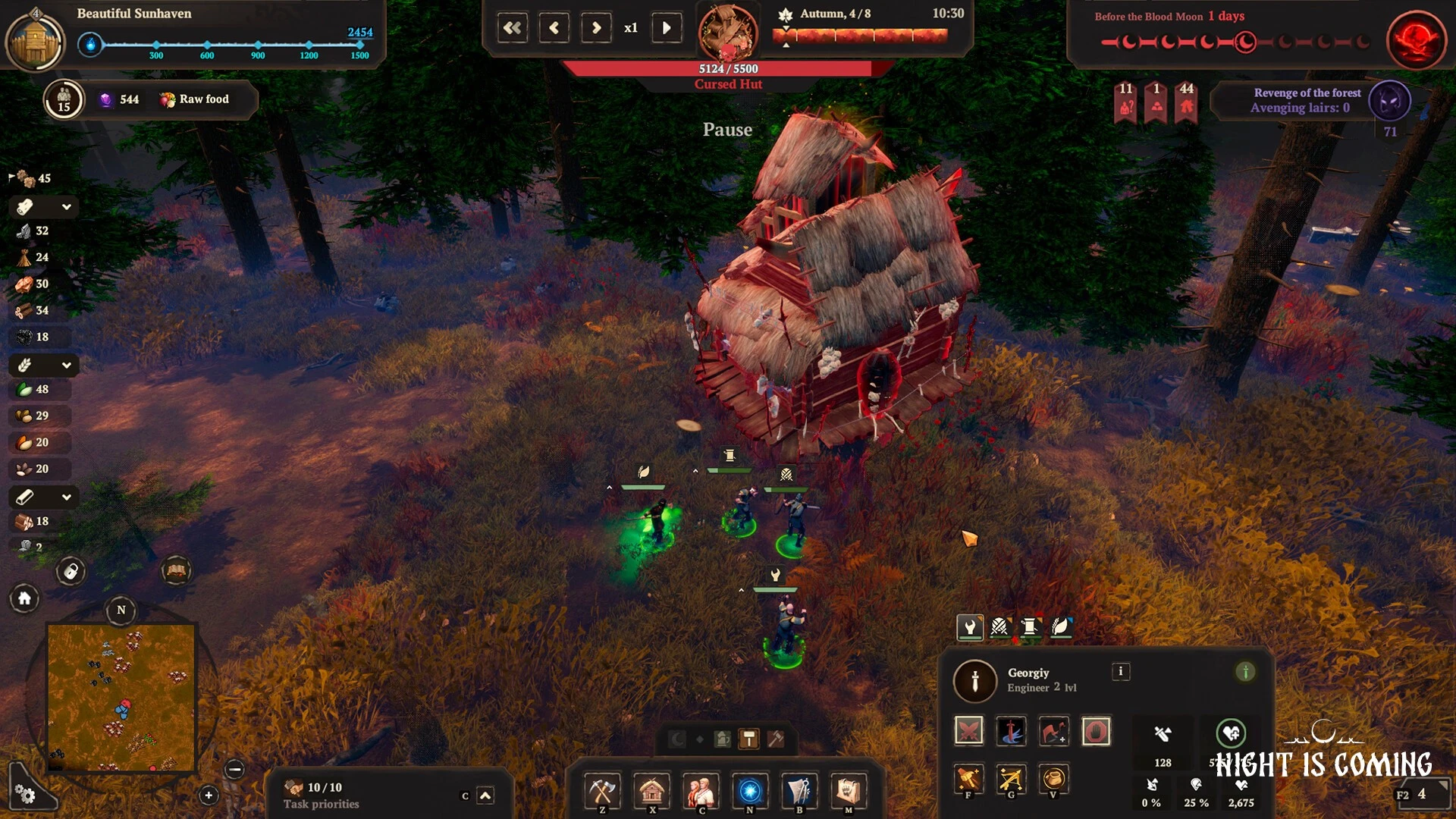Zoom in with the plus button
This screenshot has height=819, width=1456.
click(209, 795)
